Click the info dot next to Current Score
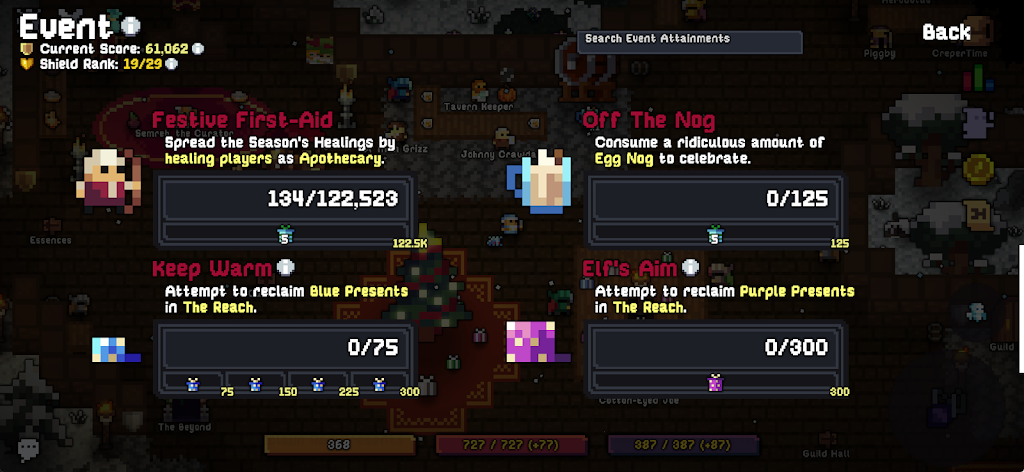Viewport: 1024px width, 472px height. click(198, 48)
